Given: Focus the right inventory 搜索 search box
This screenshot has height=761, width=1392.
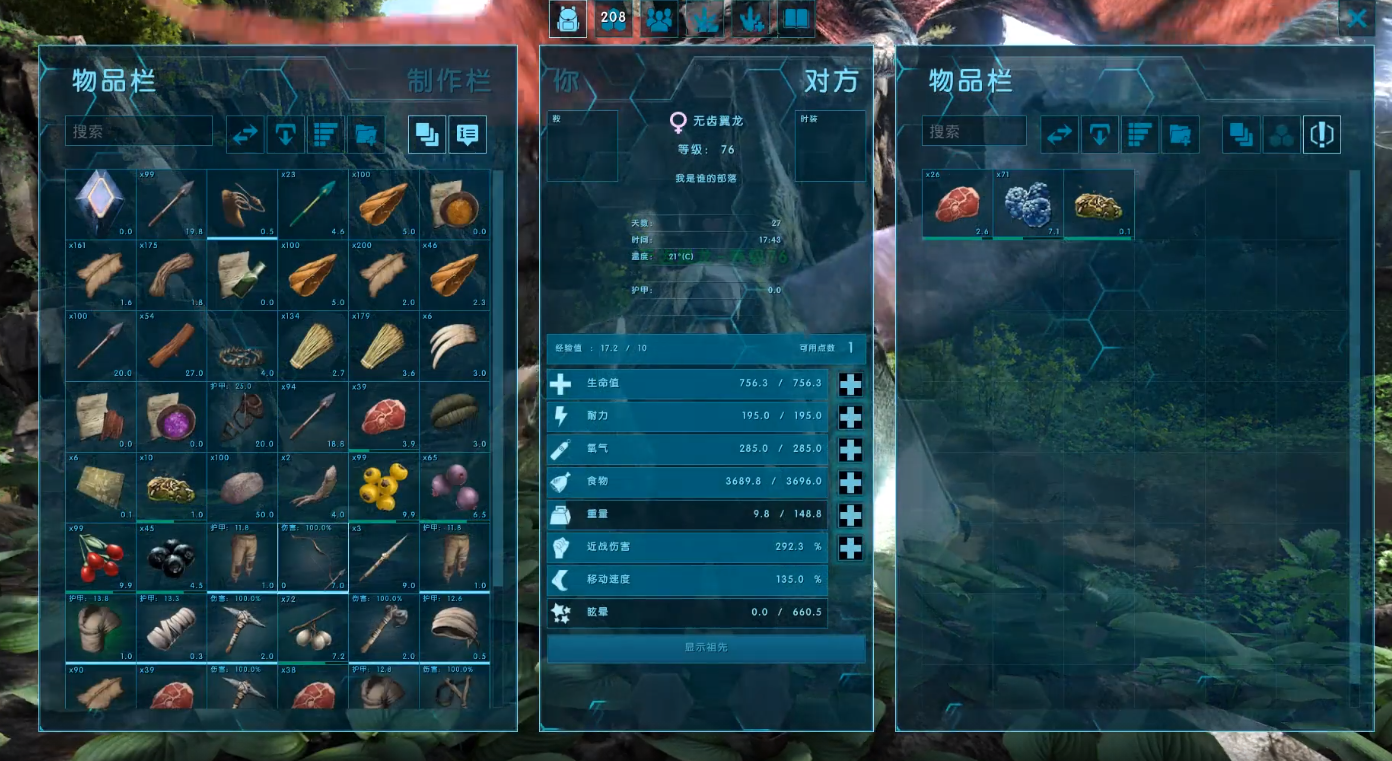Looking at the screenshot, I should 974,131.
